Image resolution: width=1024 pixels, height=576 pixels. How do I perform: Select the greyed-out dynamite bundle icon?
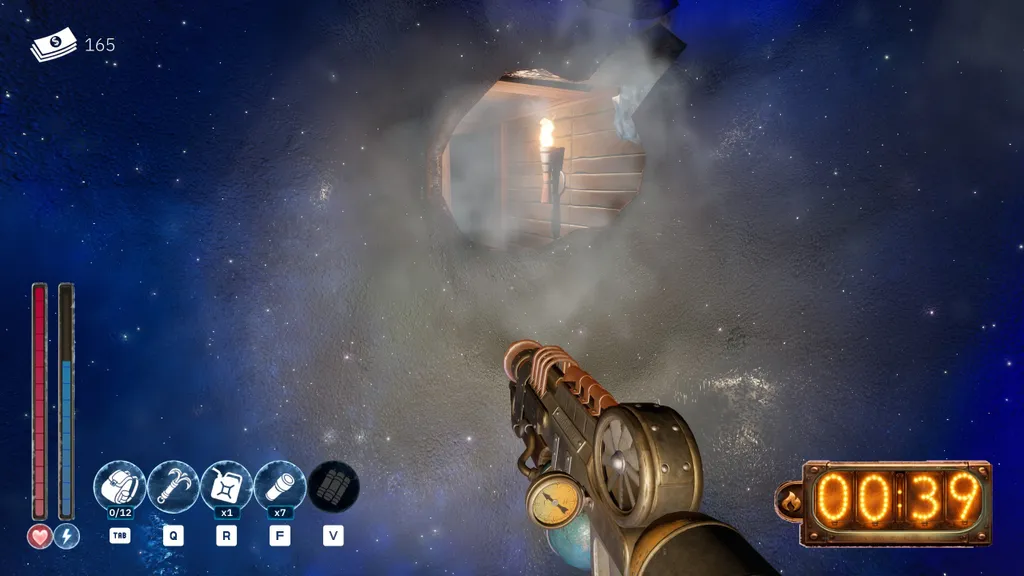click(333, 486)
